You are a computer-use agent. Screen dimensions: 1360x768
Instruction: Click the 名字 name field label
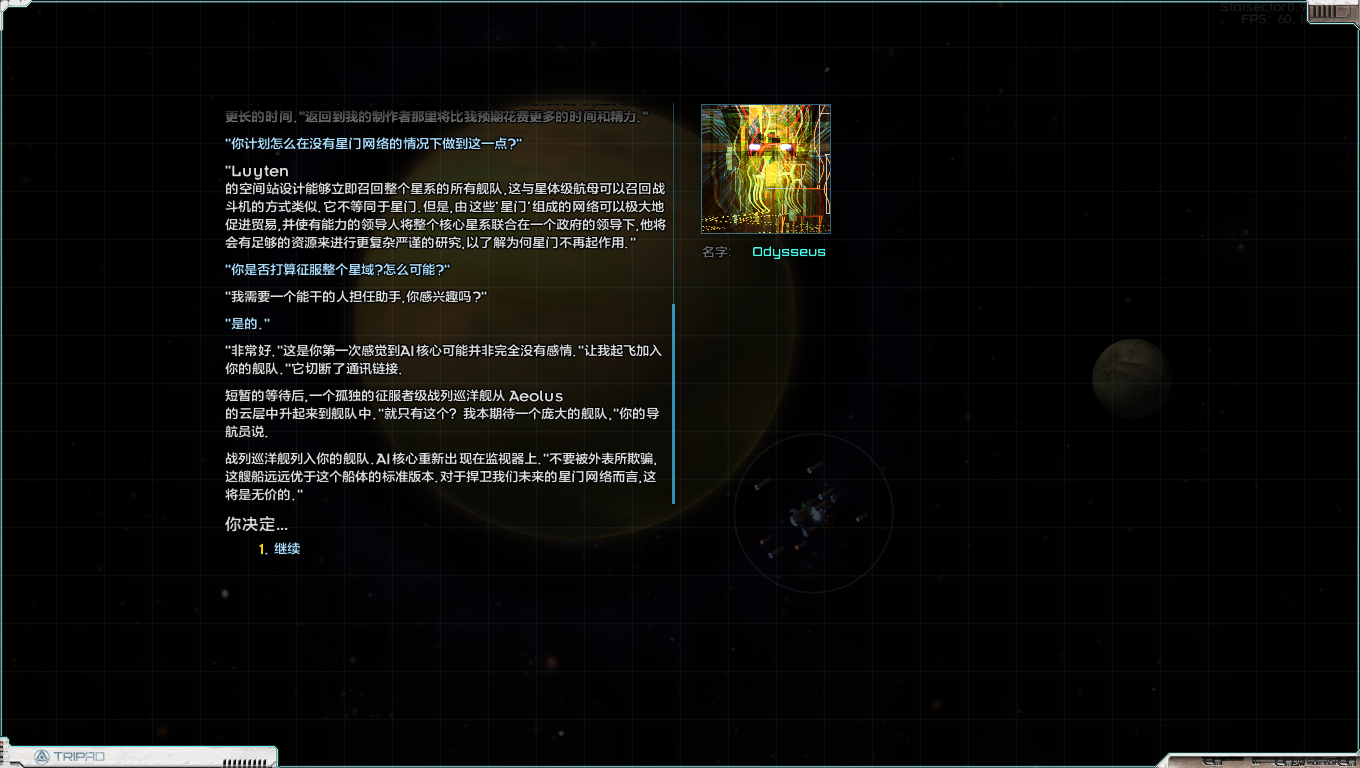(x=715, y=251)
